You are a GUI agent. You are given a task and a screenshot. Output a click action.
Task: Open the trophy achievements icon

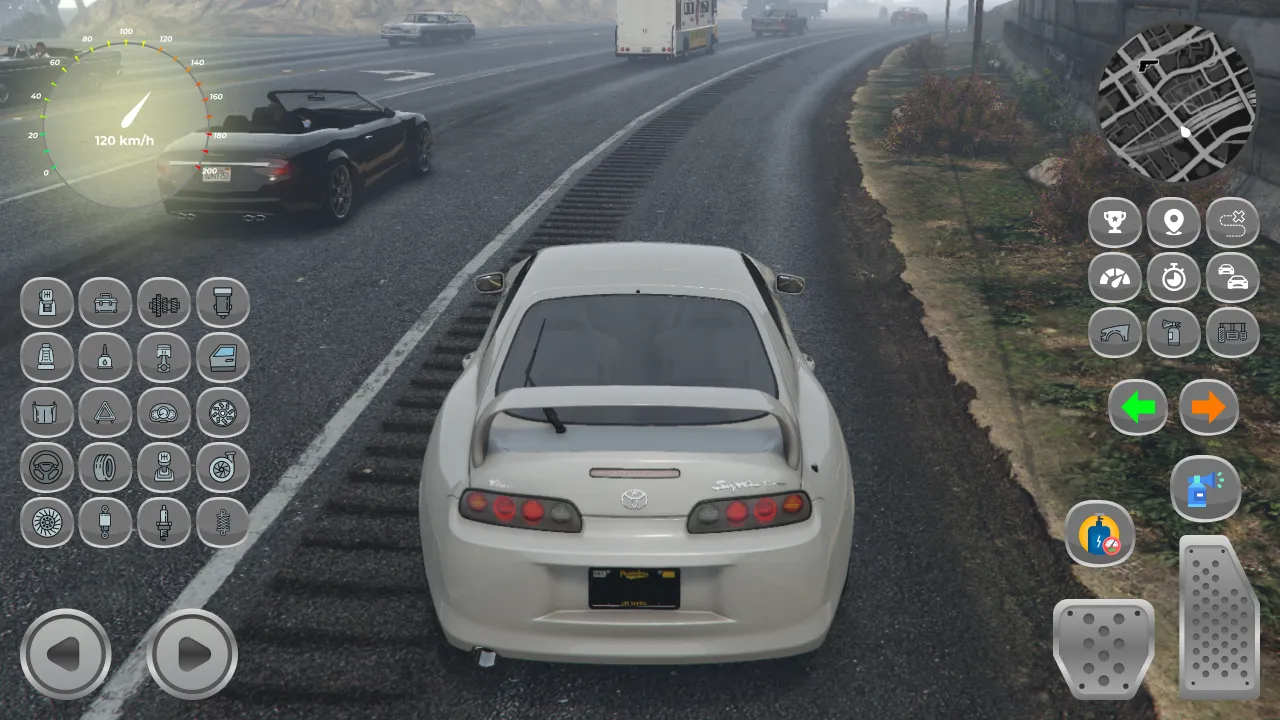pos(1115,223)
